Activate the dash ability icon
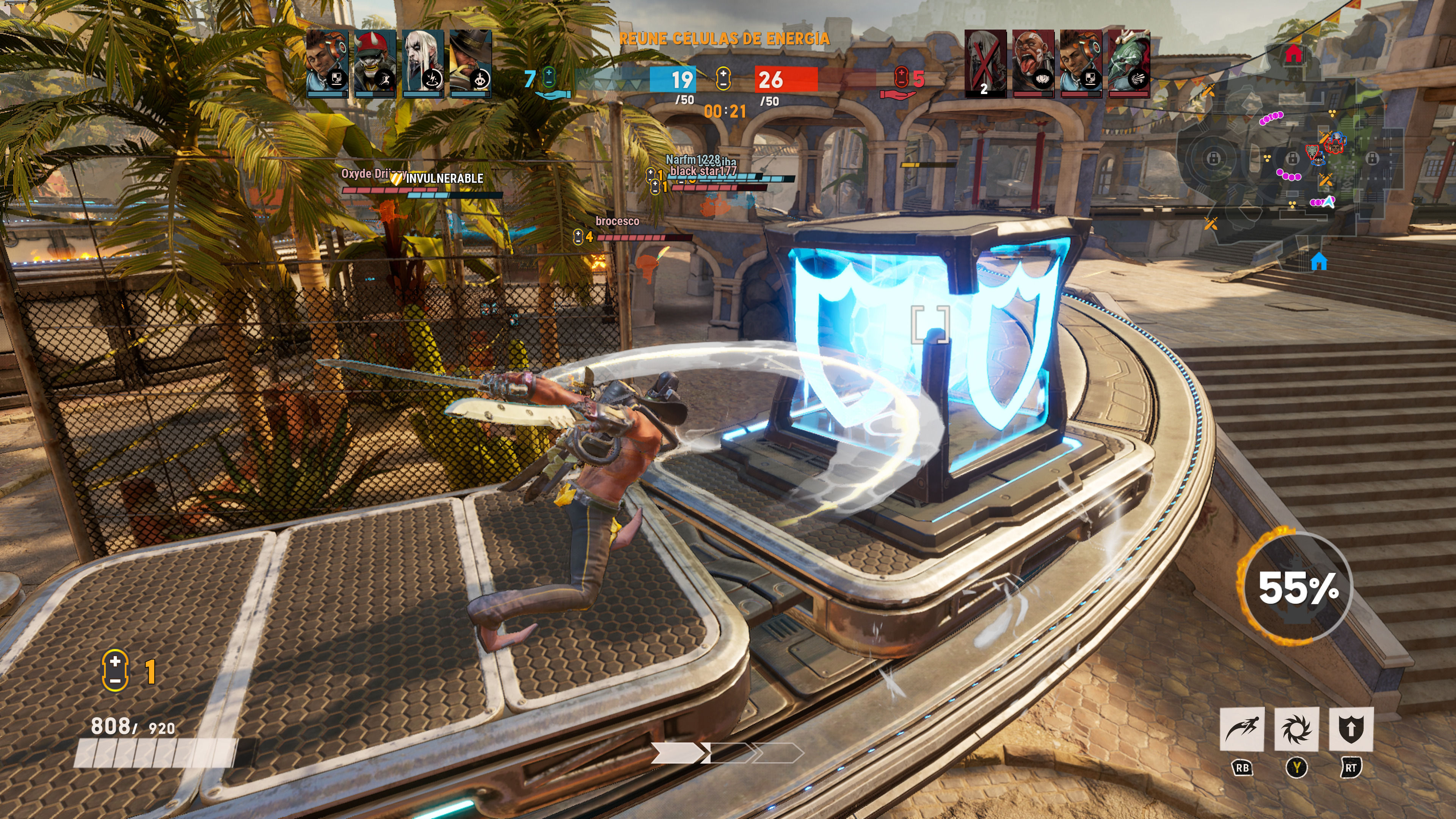The width and height of the screenshot is (1456, 819). 1241,728
